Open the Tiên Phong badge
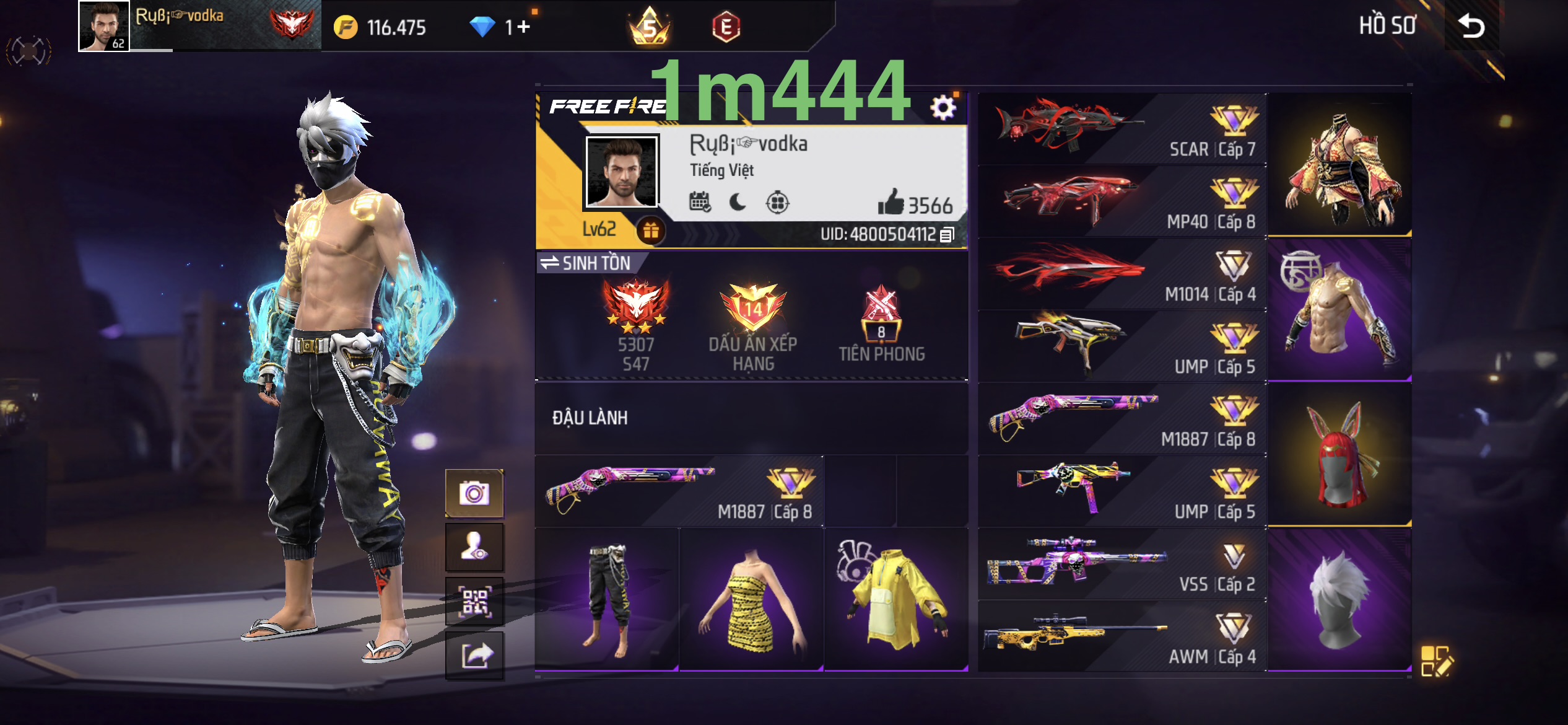The width and height of the screenshot is (1568, 725). point(881,322)
